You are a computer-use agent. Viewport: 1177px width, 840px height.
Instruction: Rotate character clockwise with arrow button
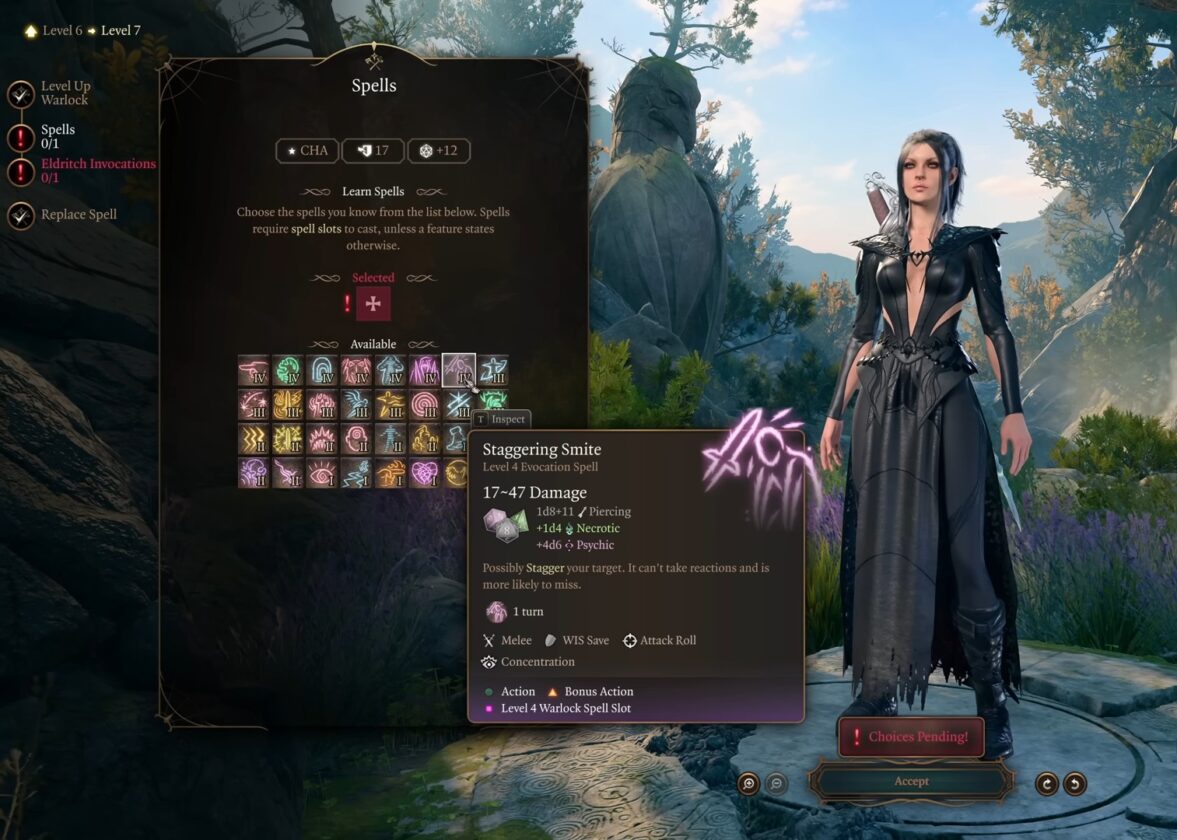[1047, 784]
